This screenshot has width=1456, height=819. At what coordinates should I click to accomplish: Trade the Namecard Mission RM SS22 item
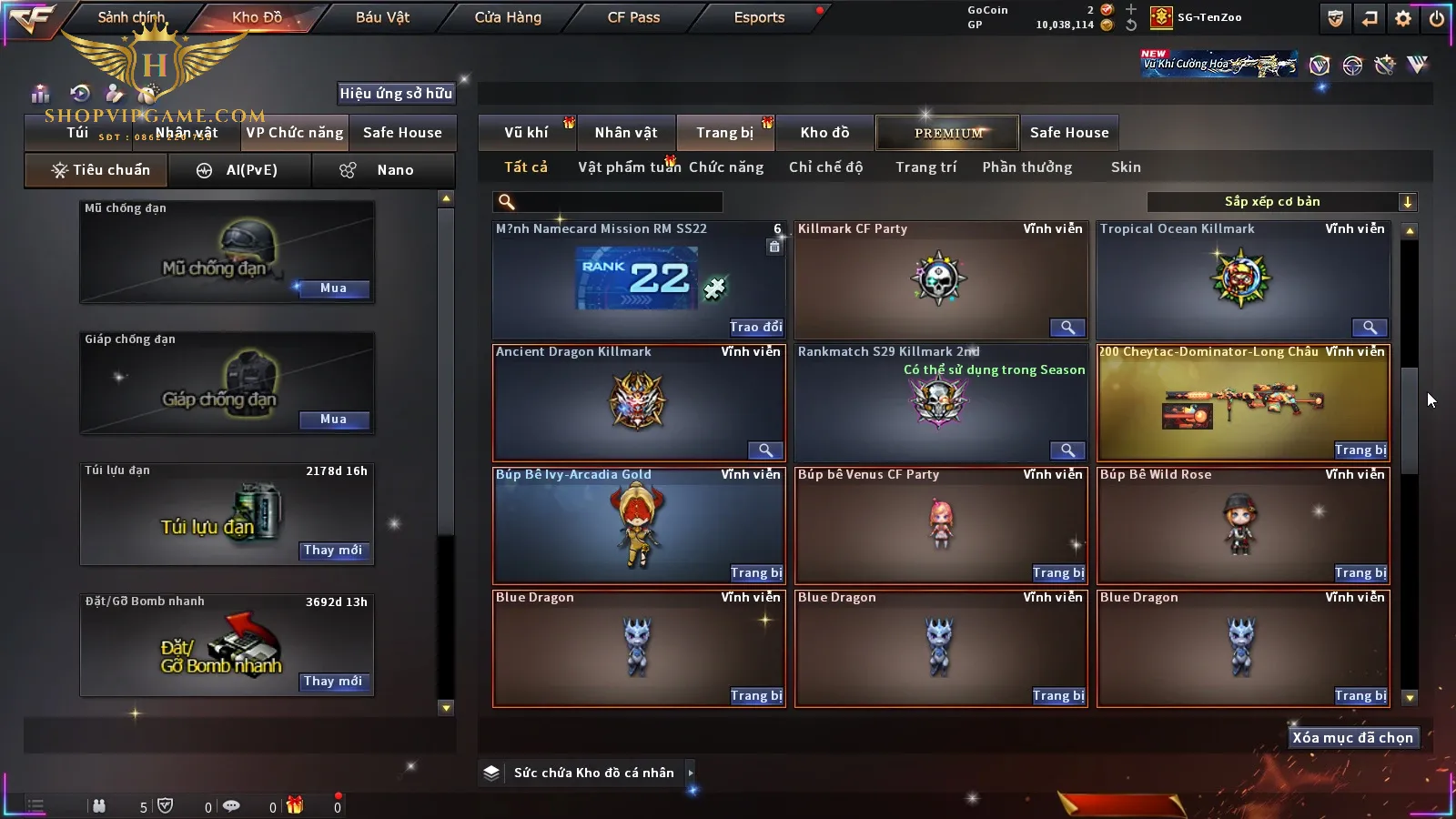pyautogui.click(x=755, y=328)
